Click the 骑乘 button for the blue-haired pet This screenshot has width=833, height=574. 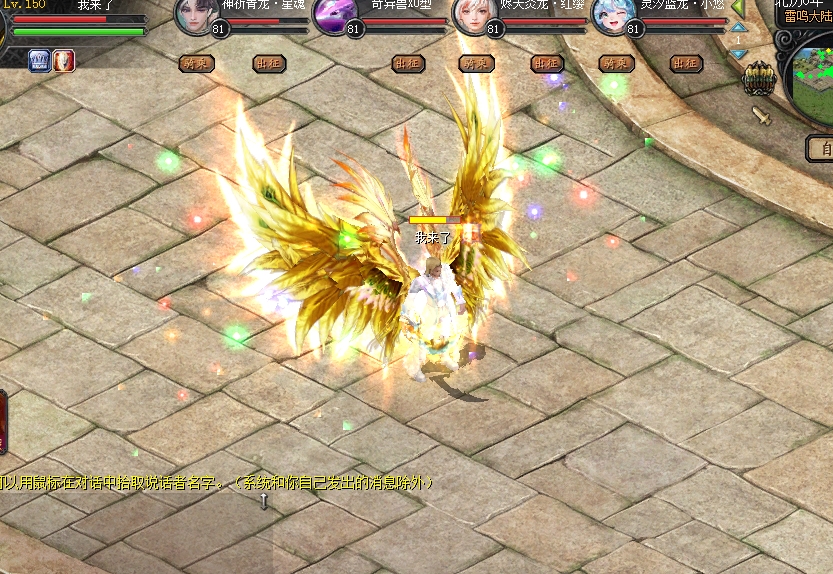tap(616, 64)
